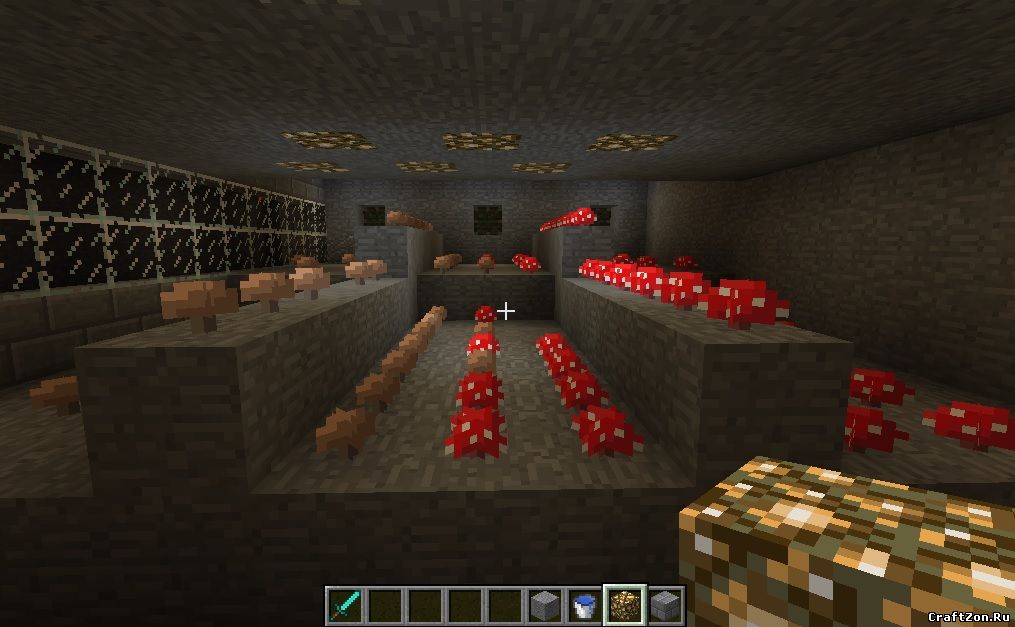This screenshot has width=1015, height=627.
Task: Choose the water bucket slot
Action: pyautogui.click(x=585, y=605)
